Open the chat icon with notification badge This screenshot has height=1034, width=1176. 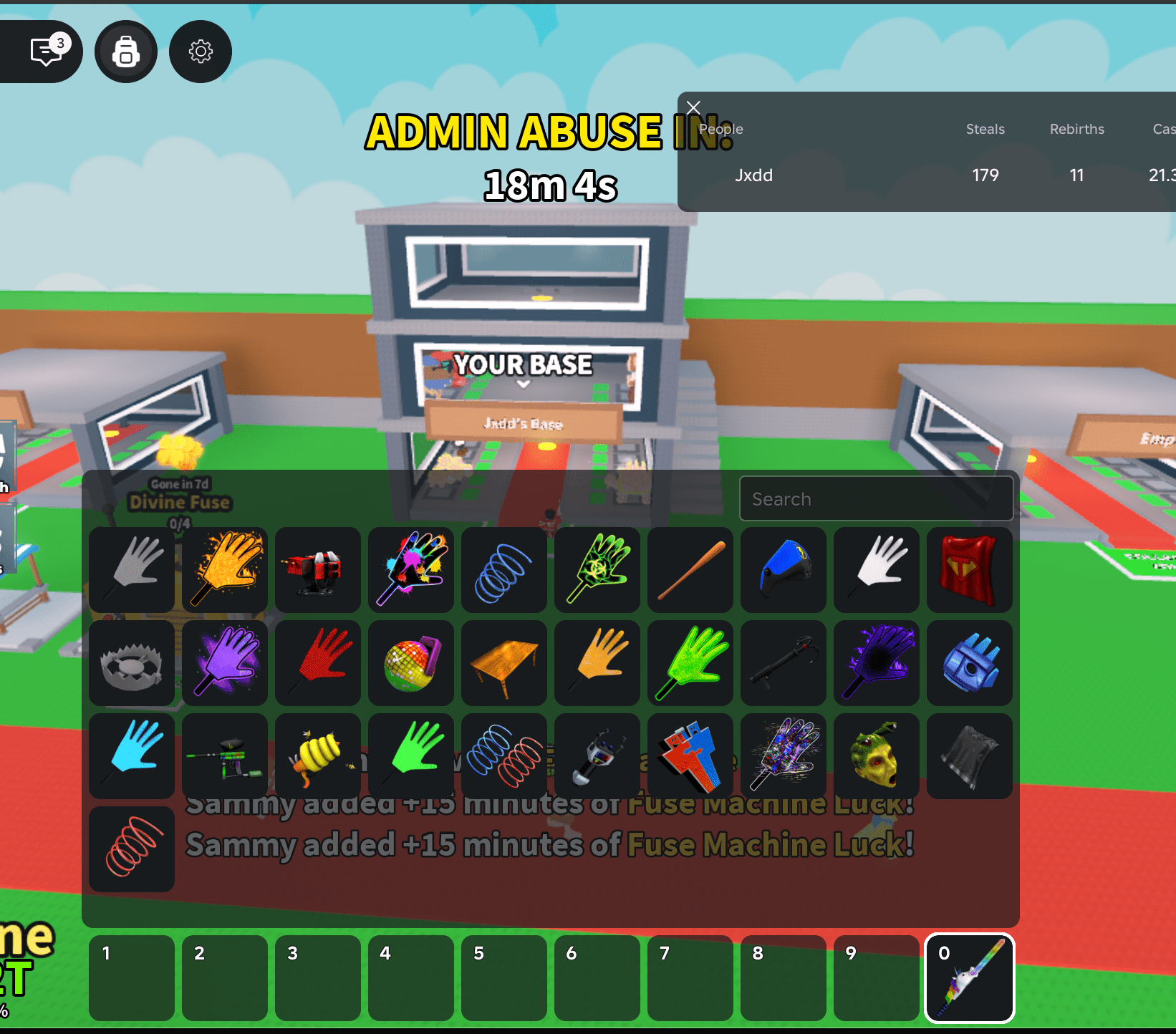(x=44, y=51)
